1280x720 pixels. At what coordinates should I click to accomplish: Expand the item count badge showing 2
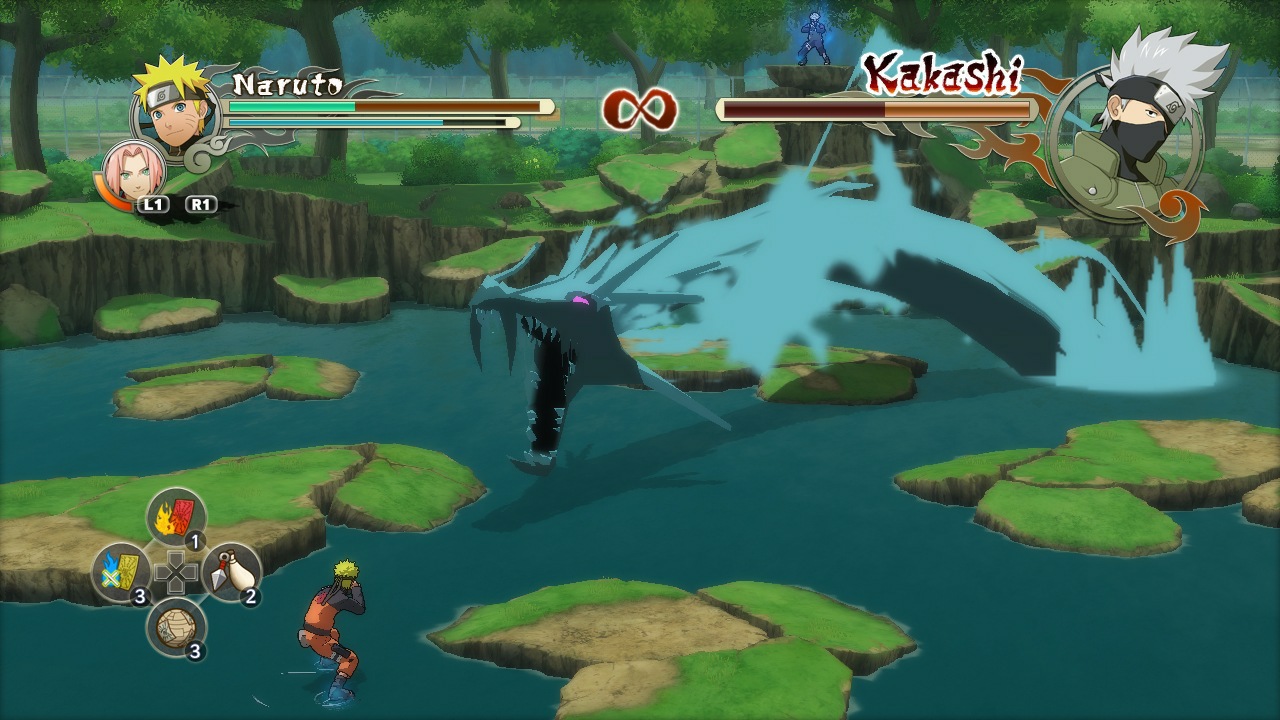point(250,595)
